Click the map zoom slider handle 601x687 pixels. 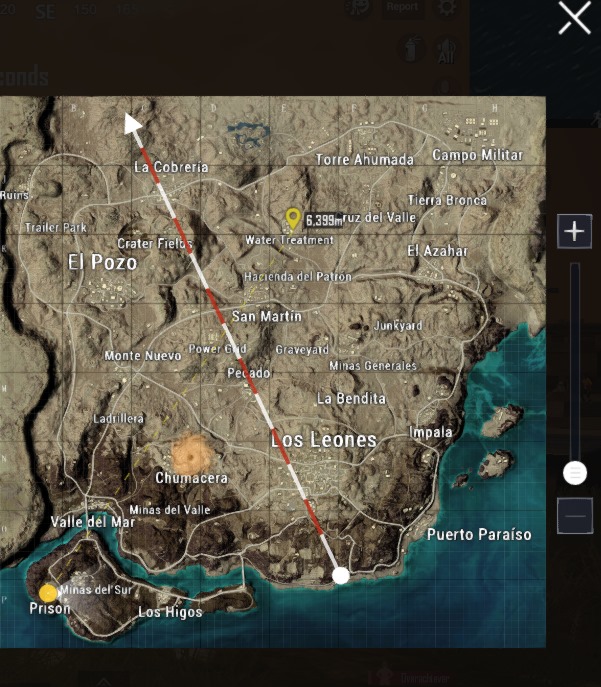575,472
